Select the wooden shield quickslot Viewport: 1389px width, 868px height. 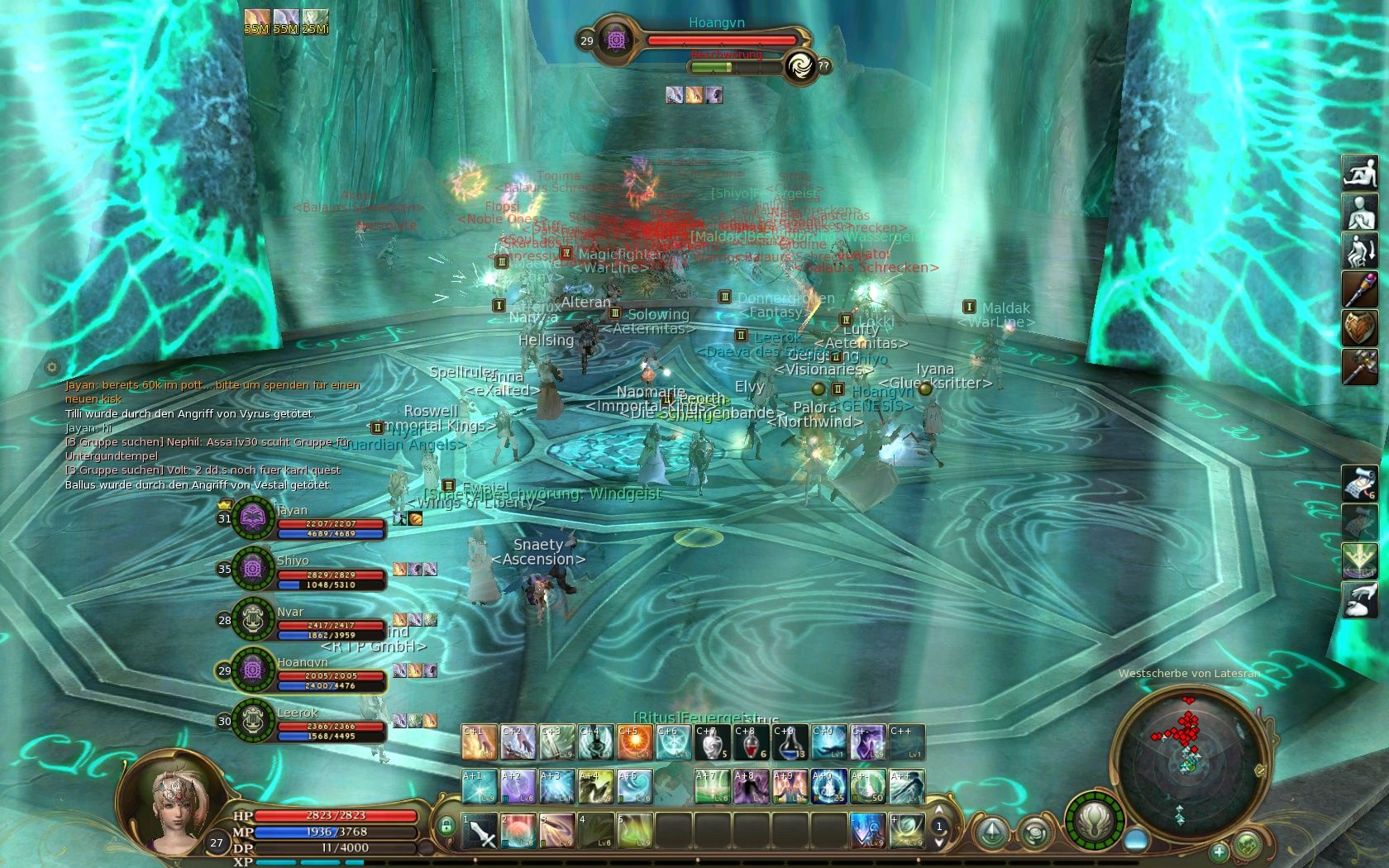1359,328
